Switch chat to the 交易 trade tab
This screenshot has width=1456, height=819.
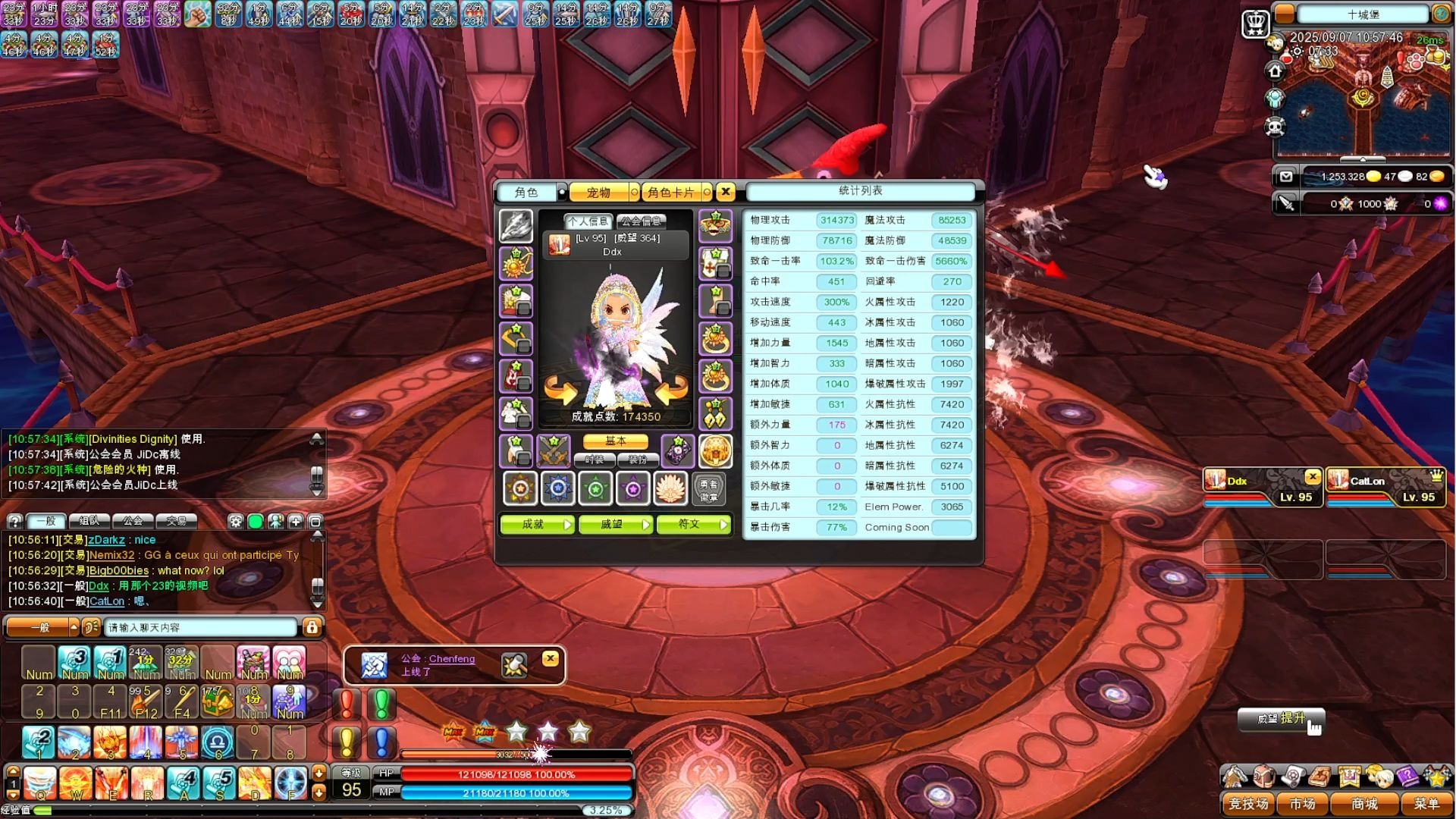tap(177, 521)
